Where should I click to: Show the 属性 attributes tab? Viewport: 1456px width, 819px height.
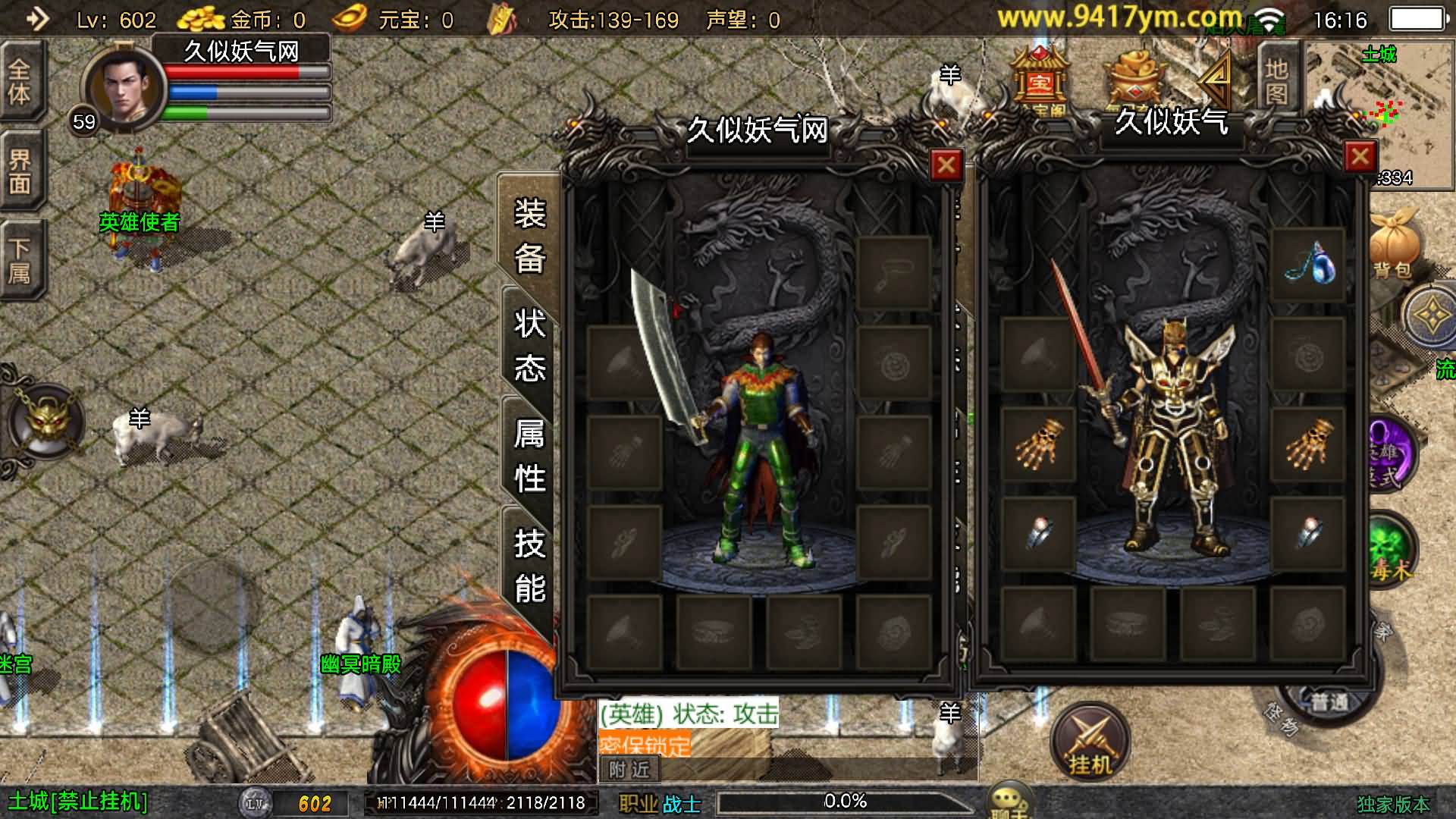529,456
